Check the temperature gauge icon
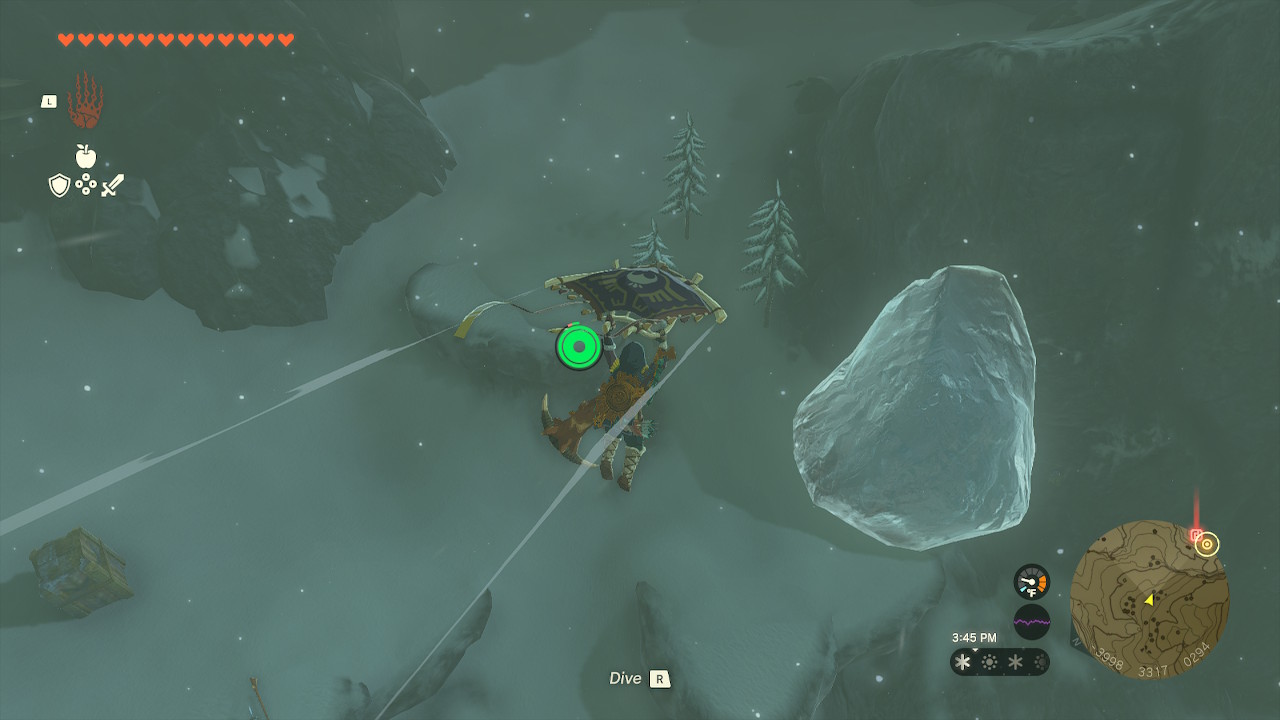The height and width of the screenshot is (720, 1280). click(1031, 582)
